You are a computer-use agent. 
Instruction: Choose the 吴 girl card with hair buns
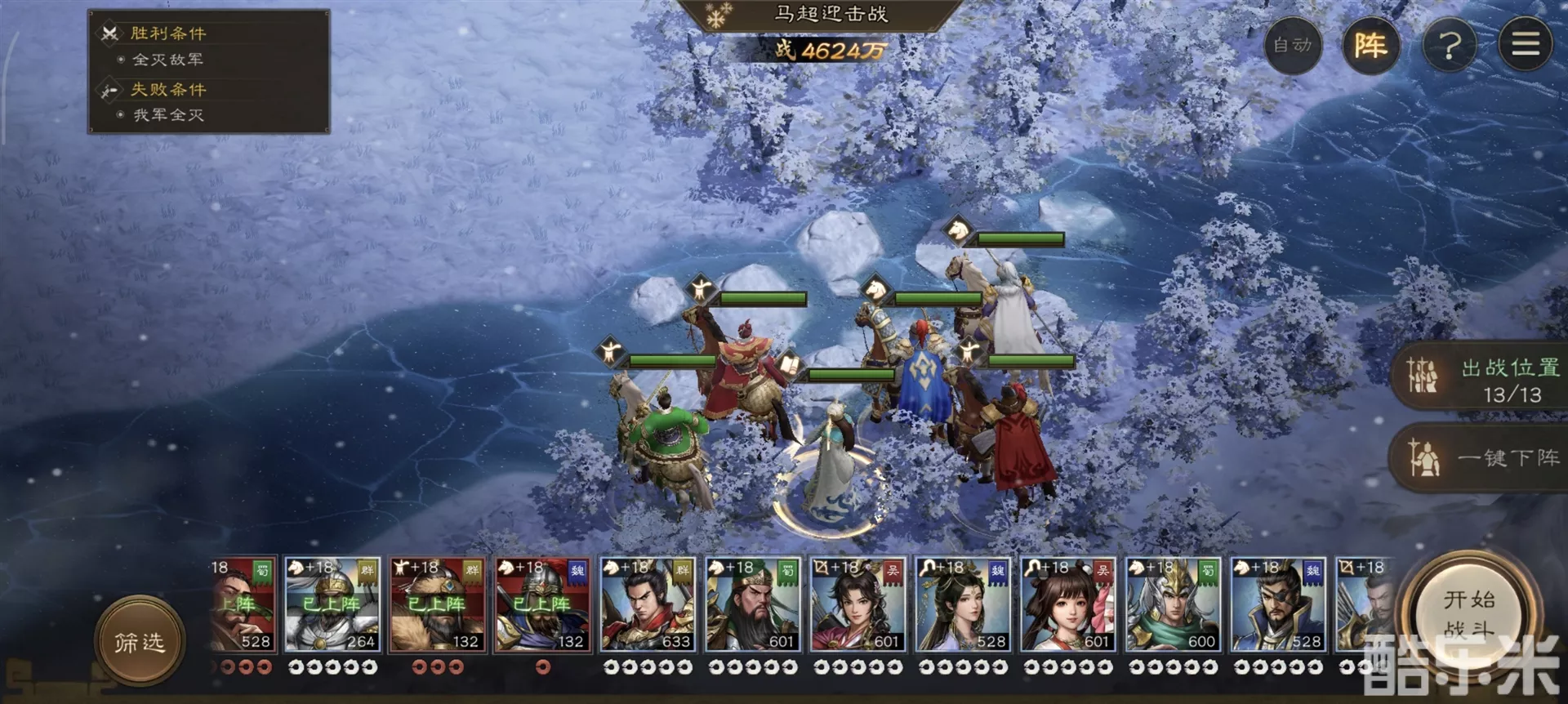click(x=1067, y=605)
